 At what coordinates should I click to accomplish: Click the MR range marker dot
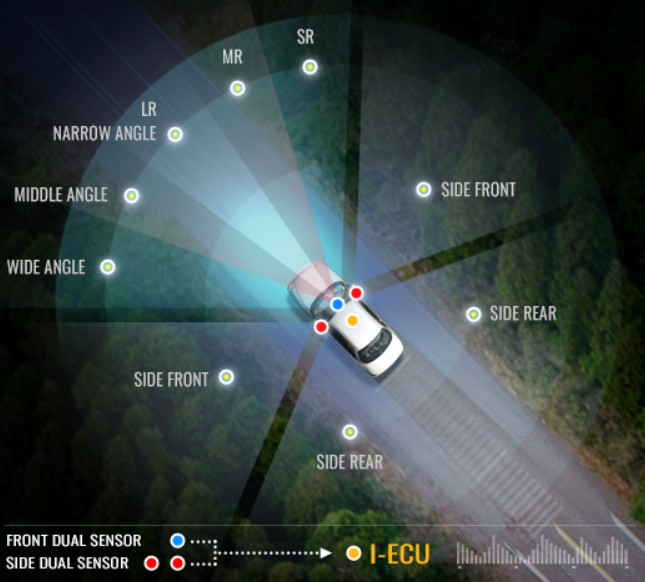point(238,88)
